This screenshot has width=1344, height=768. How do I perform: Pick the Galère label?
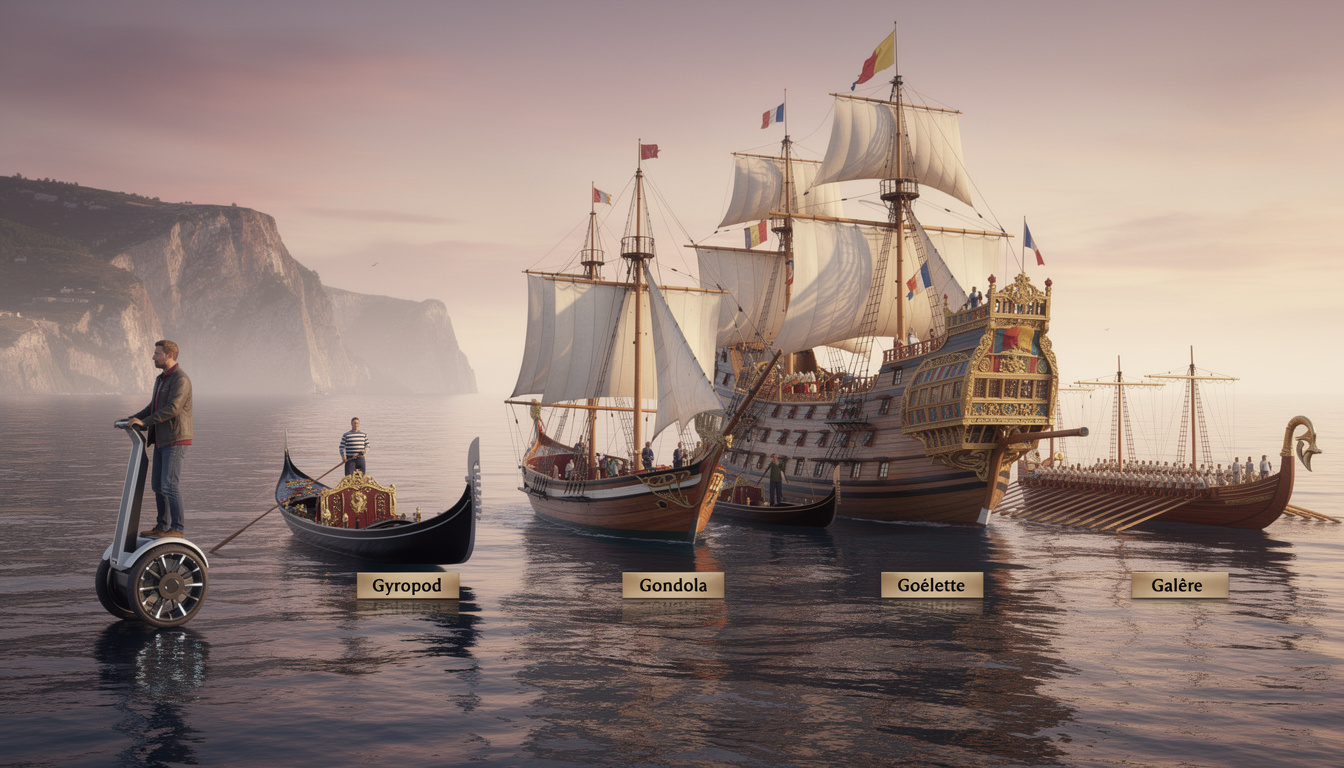1179,585
